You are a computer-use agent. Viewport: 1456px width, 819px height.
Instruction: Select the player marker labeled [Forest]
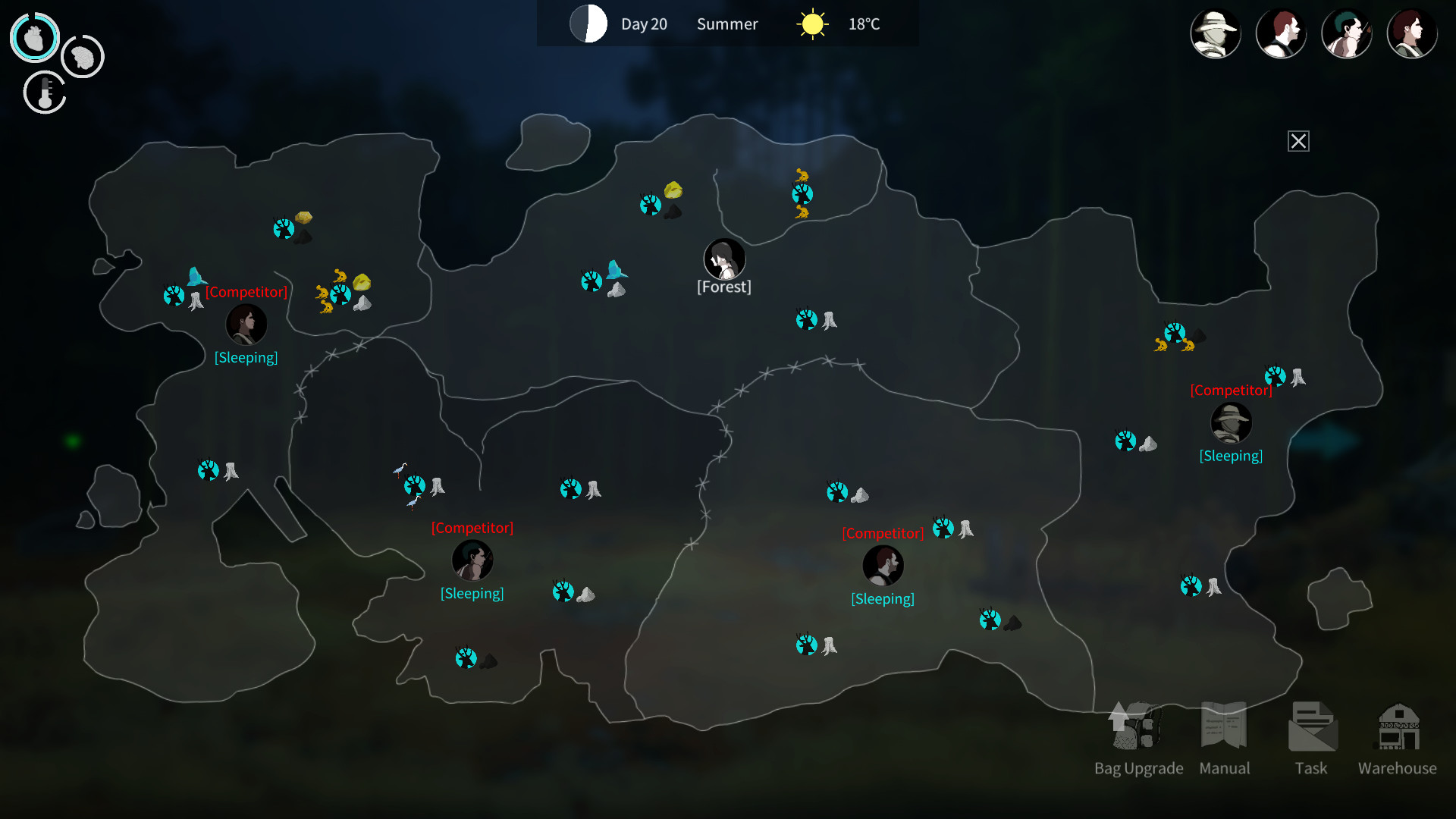[723, 259]
